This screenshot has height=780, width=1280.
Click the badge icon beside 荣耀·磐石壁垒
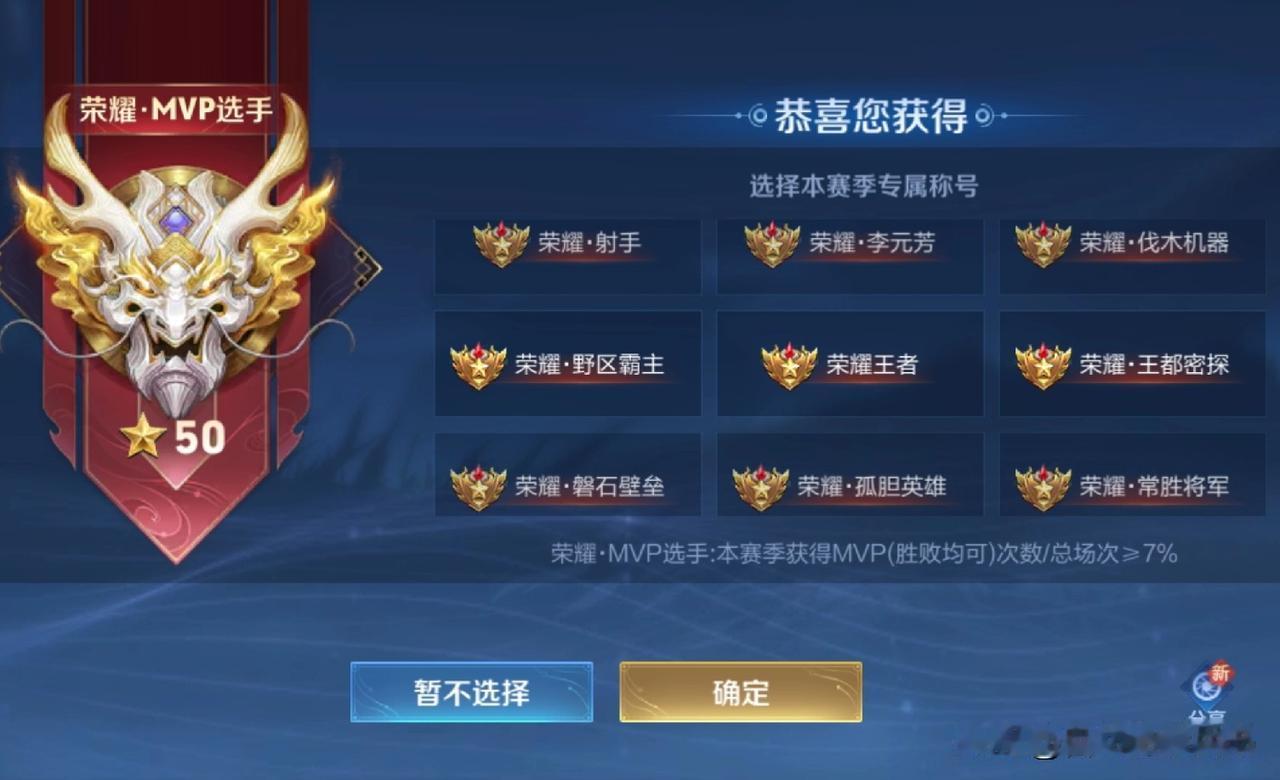[x=477, y=485]
